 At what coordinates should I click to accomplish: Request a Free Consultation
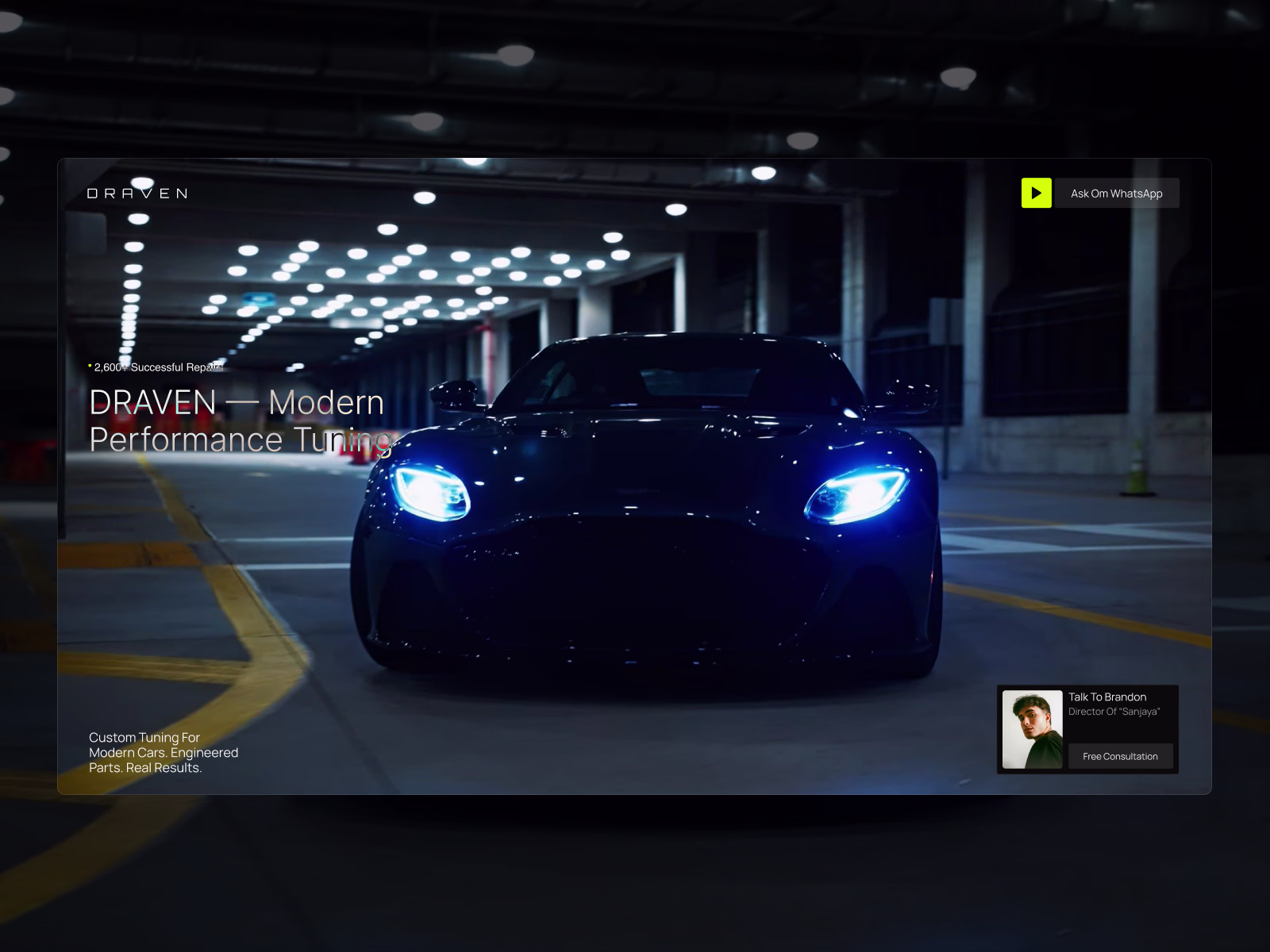coord(1120,756)
